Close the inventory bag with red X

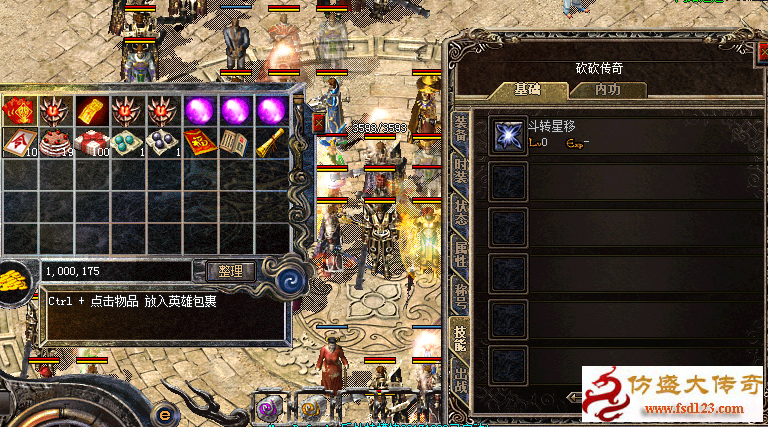tap(319, 122)
